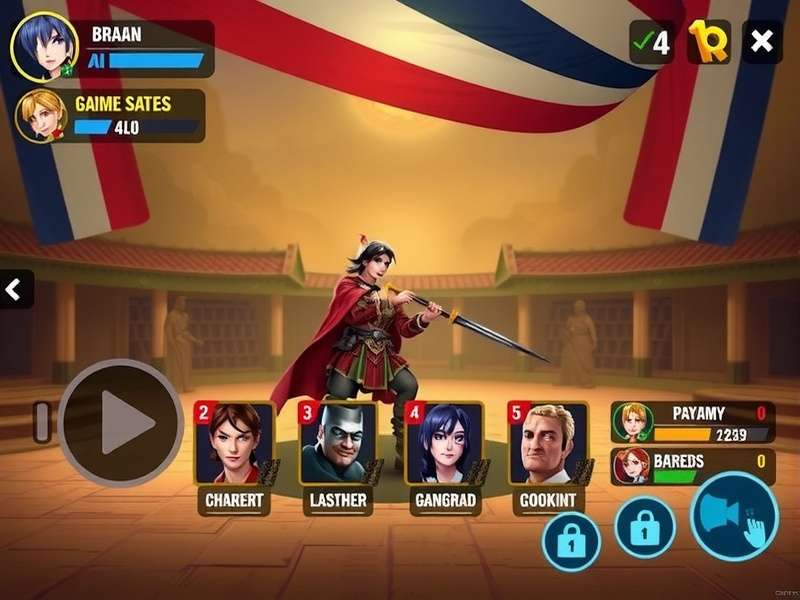
Task: Expand the left-side arrow tab
Action: [x=15, y=290]
